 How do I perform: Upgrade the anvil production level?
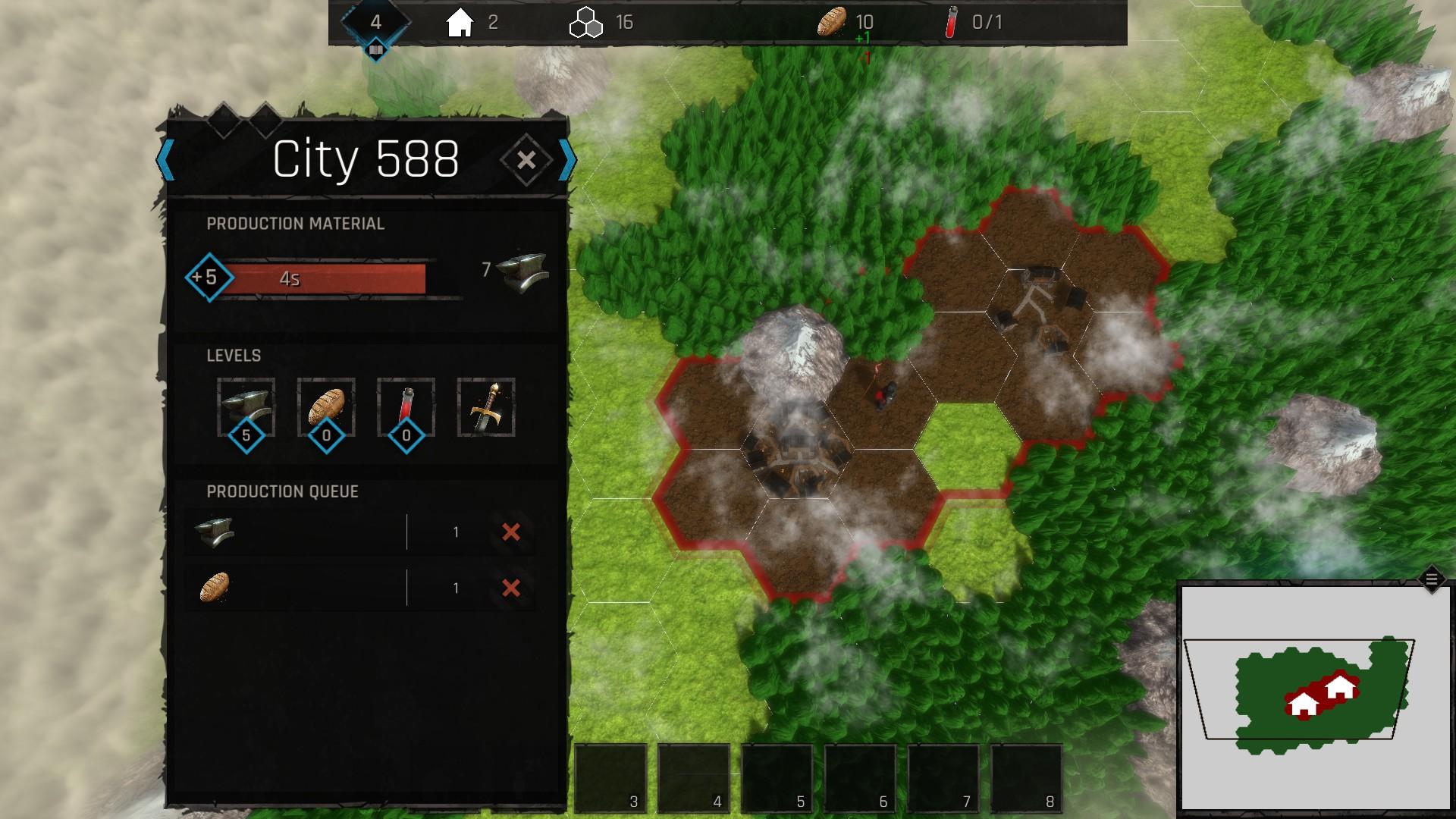coord(246,408)
